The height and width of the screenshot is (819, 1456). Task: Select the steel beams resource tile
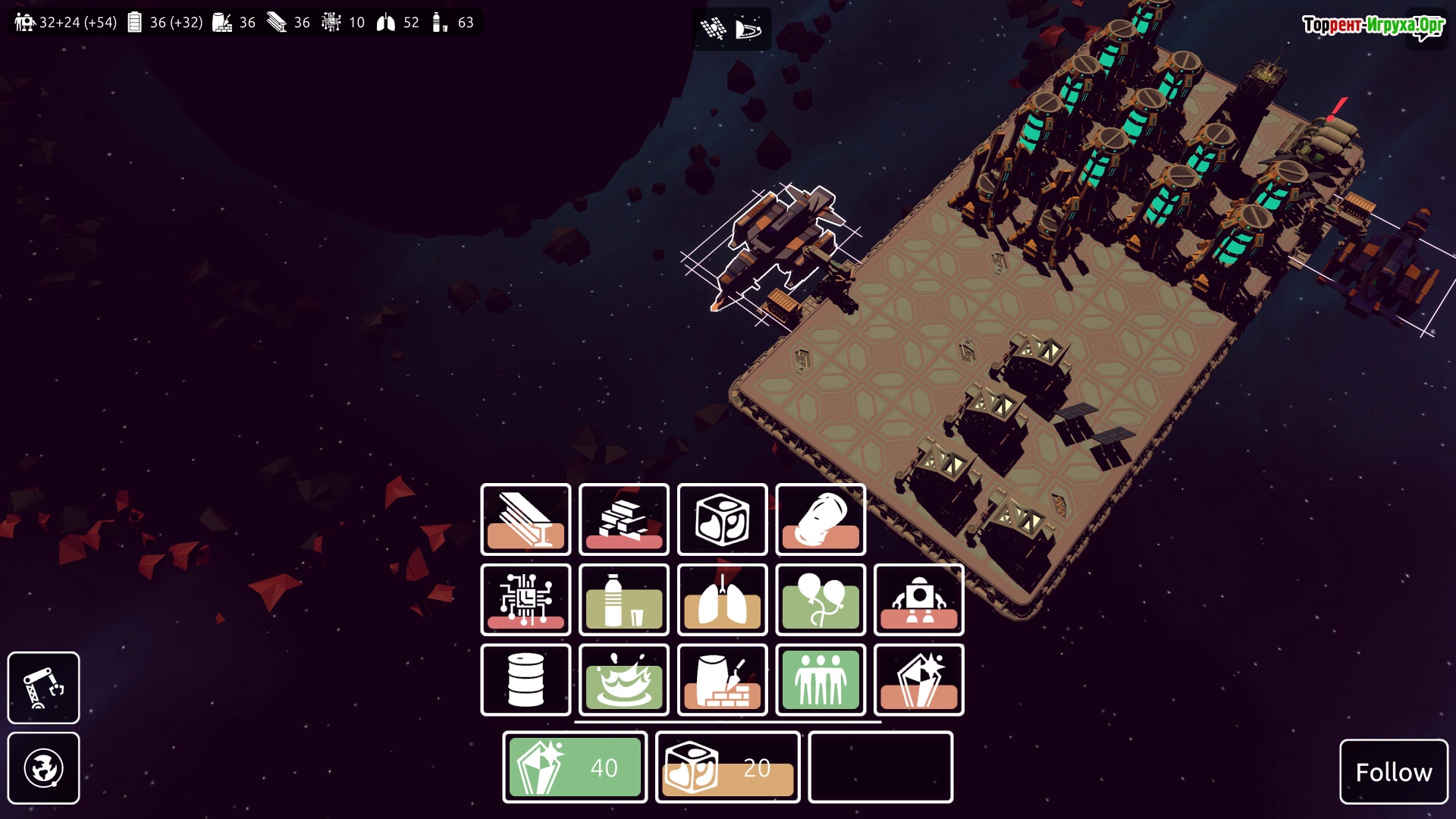[x=526, y=519]
